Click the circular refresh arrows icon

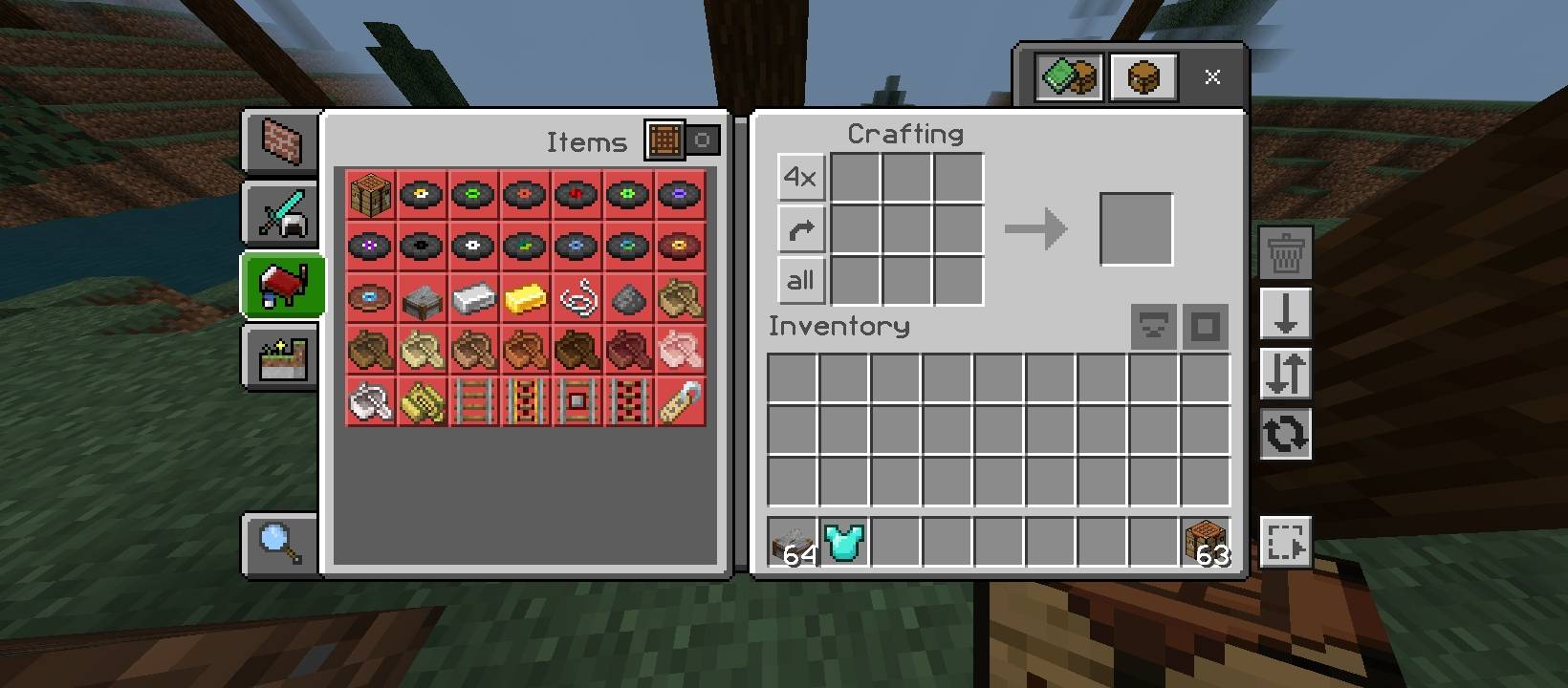pyautogui.click(x=1285, y=433)
